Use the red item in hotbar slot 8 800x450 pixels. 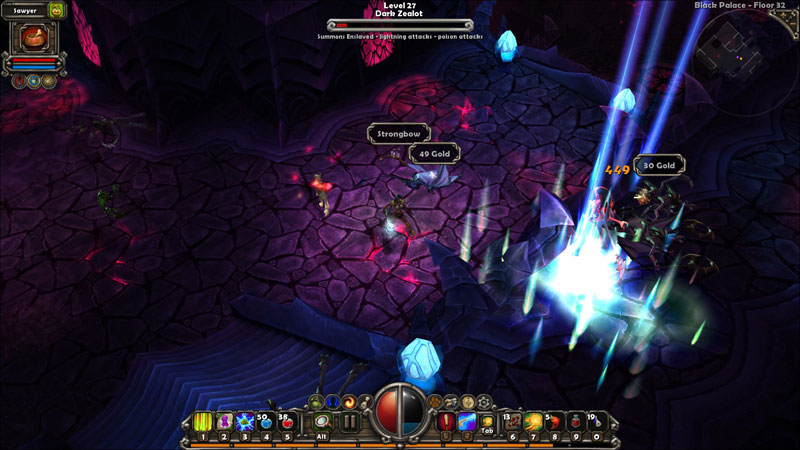click(x=555, y=423)
